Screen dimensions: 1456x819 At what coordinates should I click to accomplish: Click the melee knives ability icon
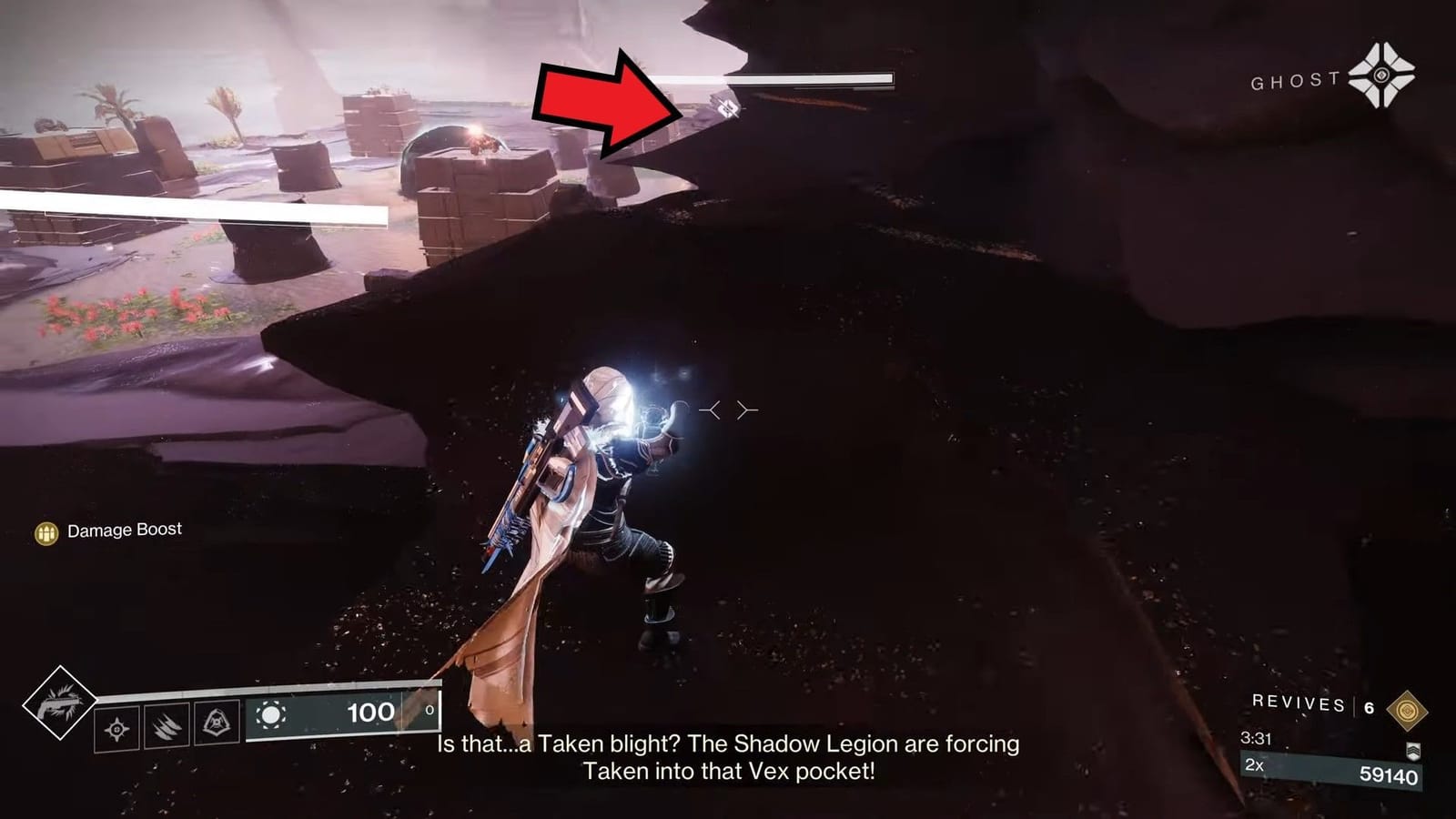(165, 724)
